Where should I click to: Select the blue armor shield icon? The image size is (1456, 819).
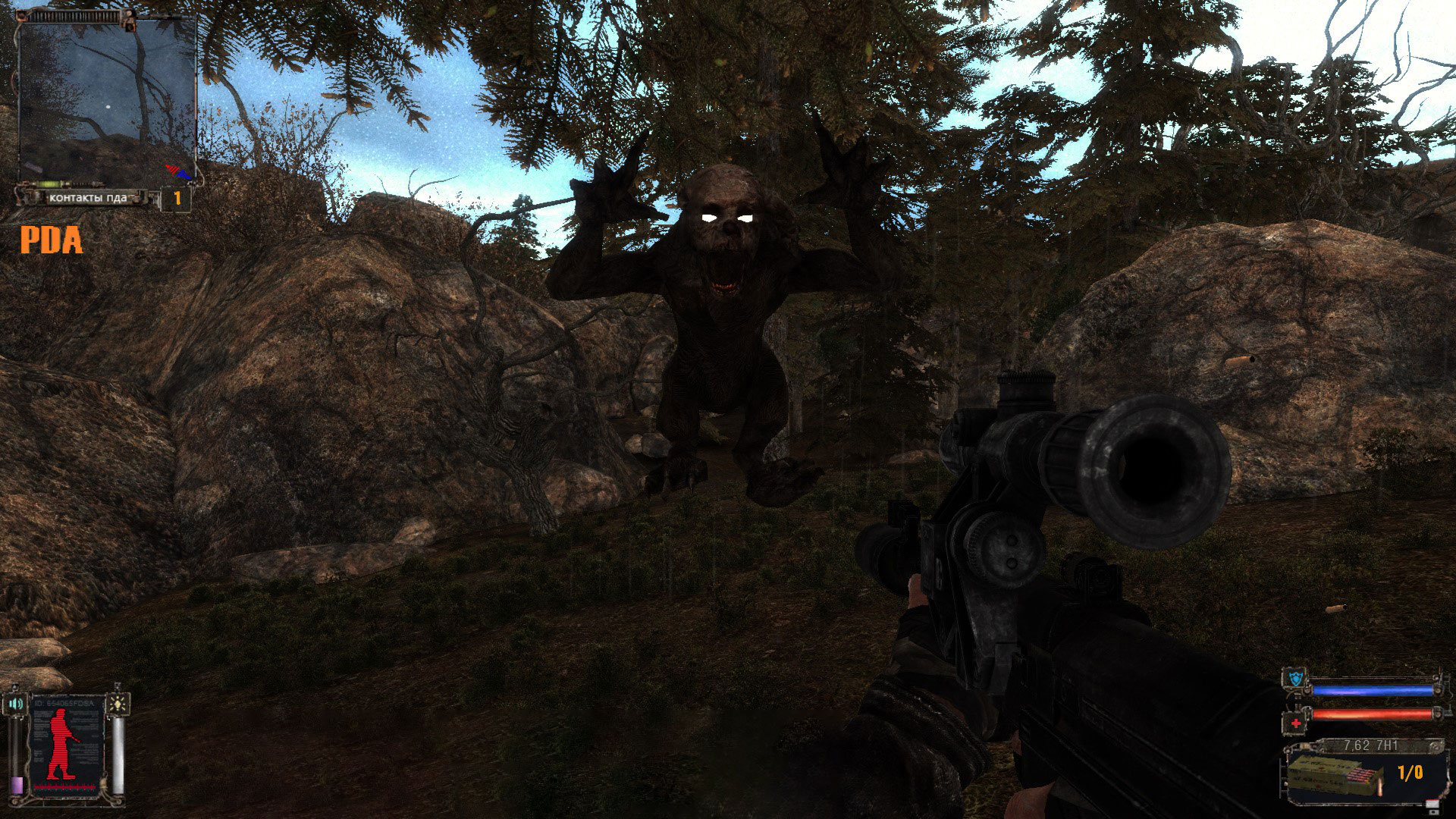(1294, 679)
